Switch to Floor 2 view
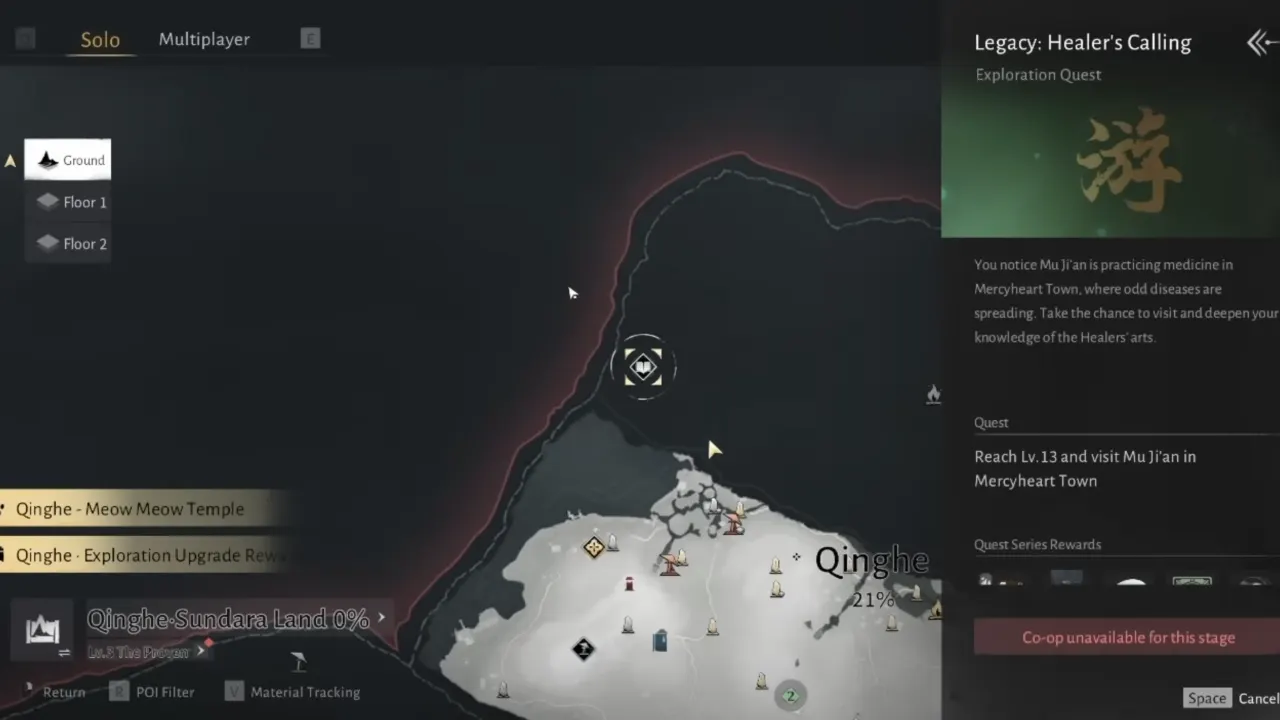This screenshot has height=720, width=1280. tap(68, 243)
